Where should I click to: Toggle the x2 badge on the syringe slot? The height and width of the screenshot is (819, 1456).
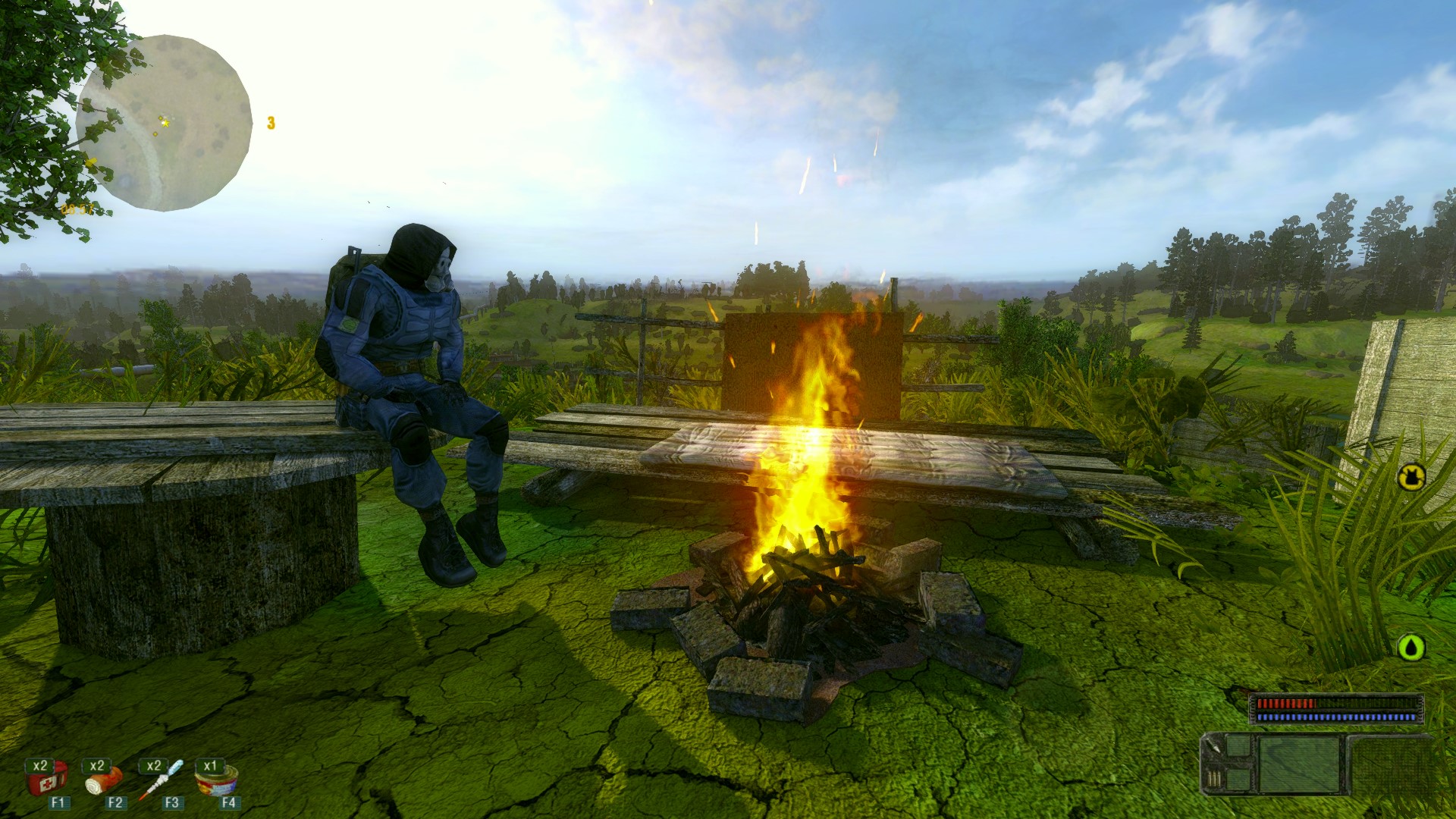pos(153,766)
